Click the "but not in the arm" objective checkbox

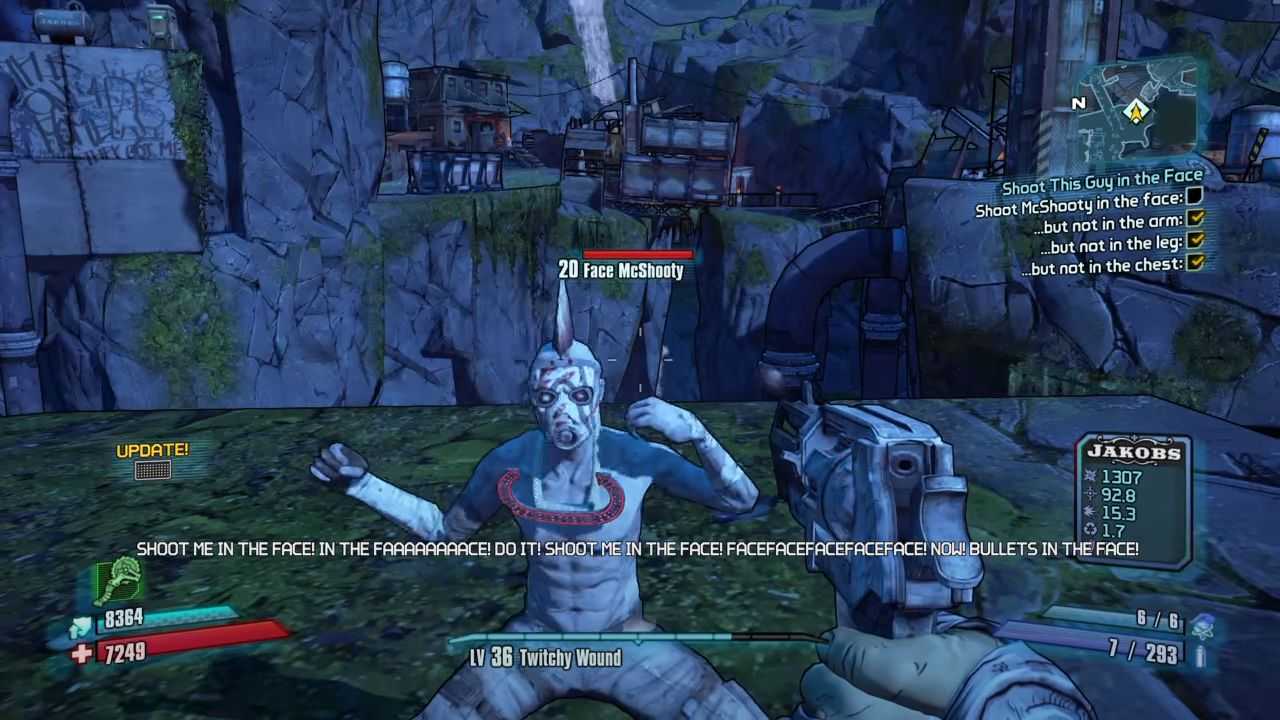(1195, 219)
